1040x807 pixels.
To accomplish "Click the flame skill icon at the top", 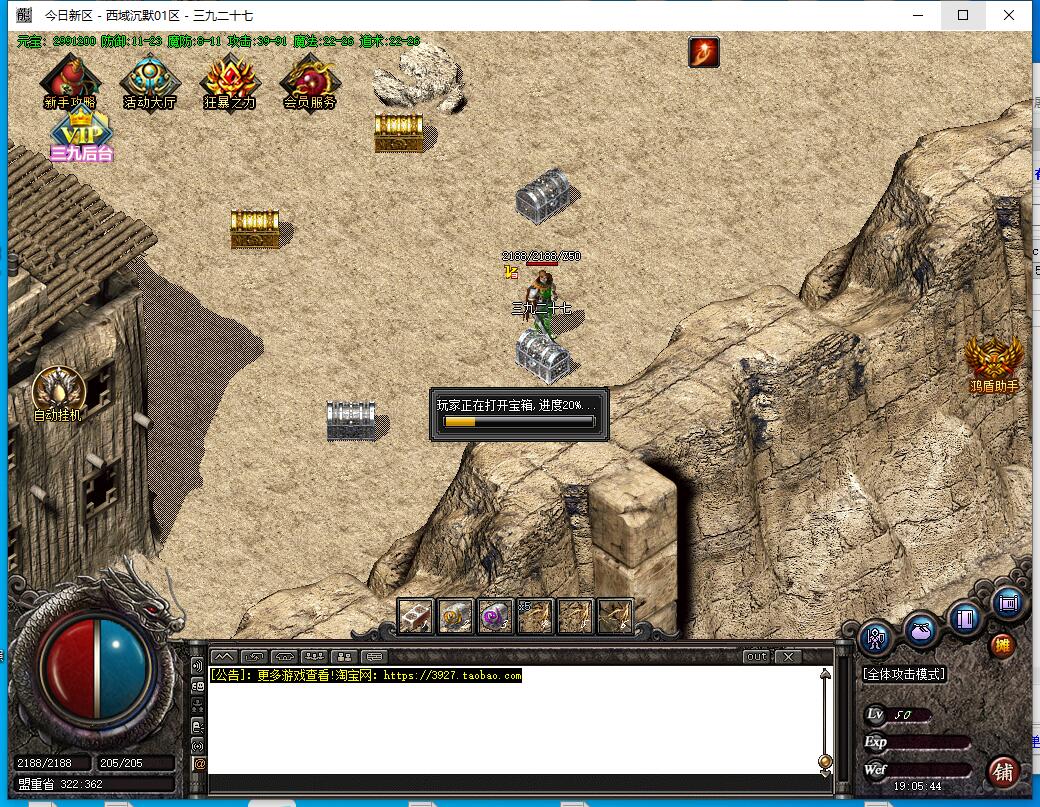I will (704, 52).
